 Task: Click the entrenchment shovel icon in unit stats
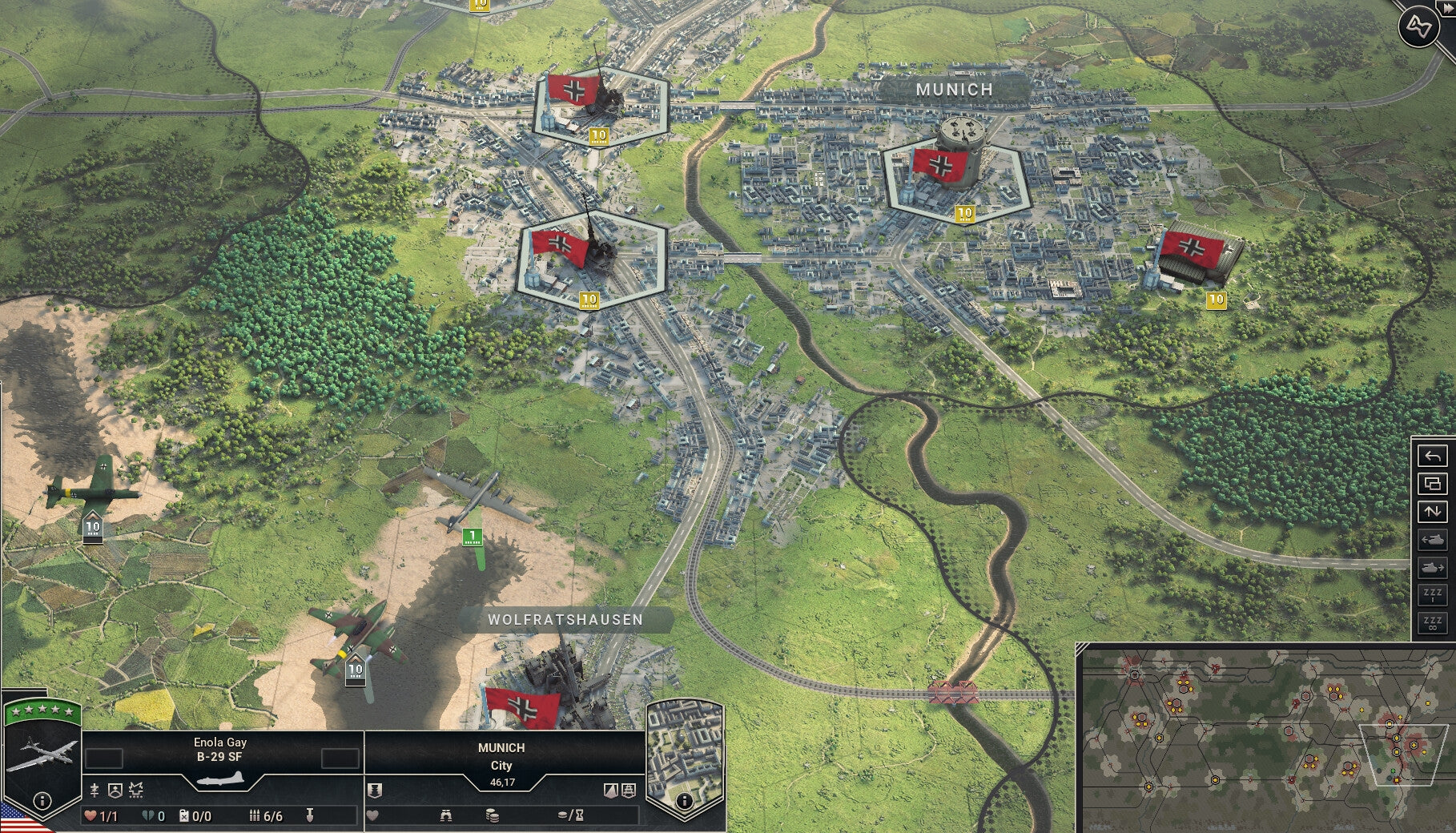coord(311,815)
